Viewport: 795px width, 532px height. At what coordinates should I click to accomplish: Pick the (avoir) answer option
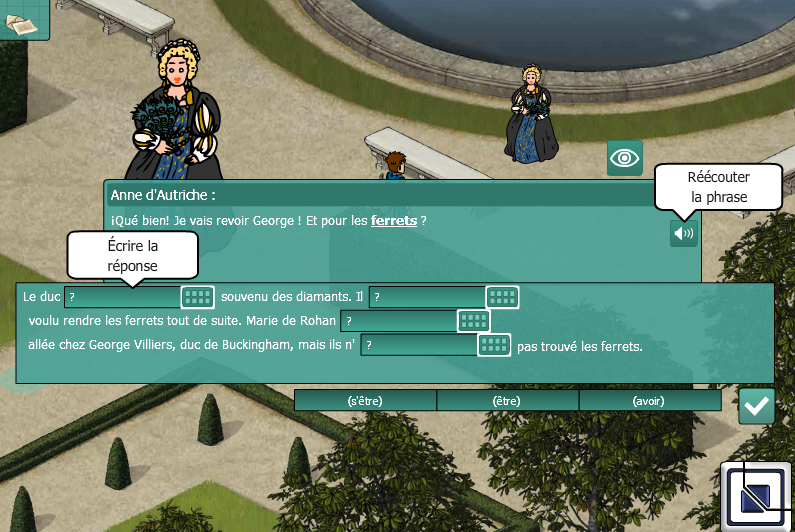(x=650, y=401)
